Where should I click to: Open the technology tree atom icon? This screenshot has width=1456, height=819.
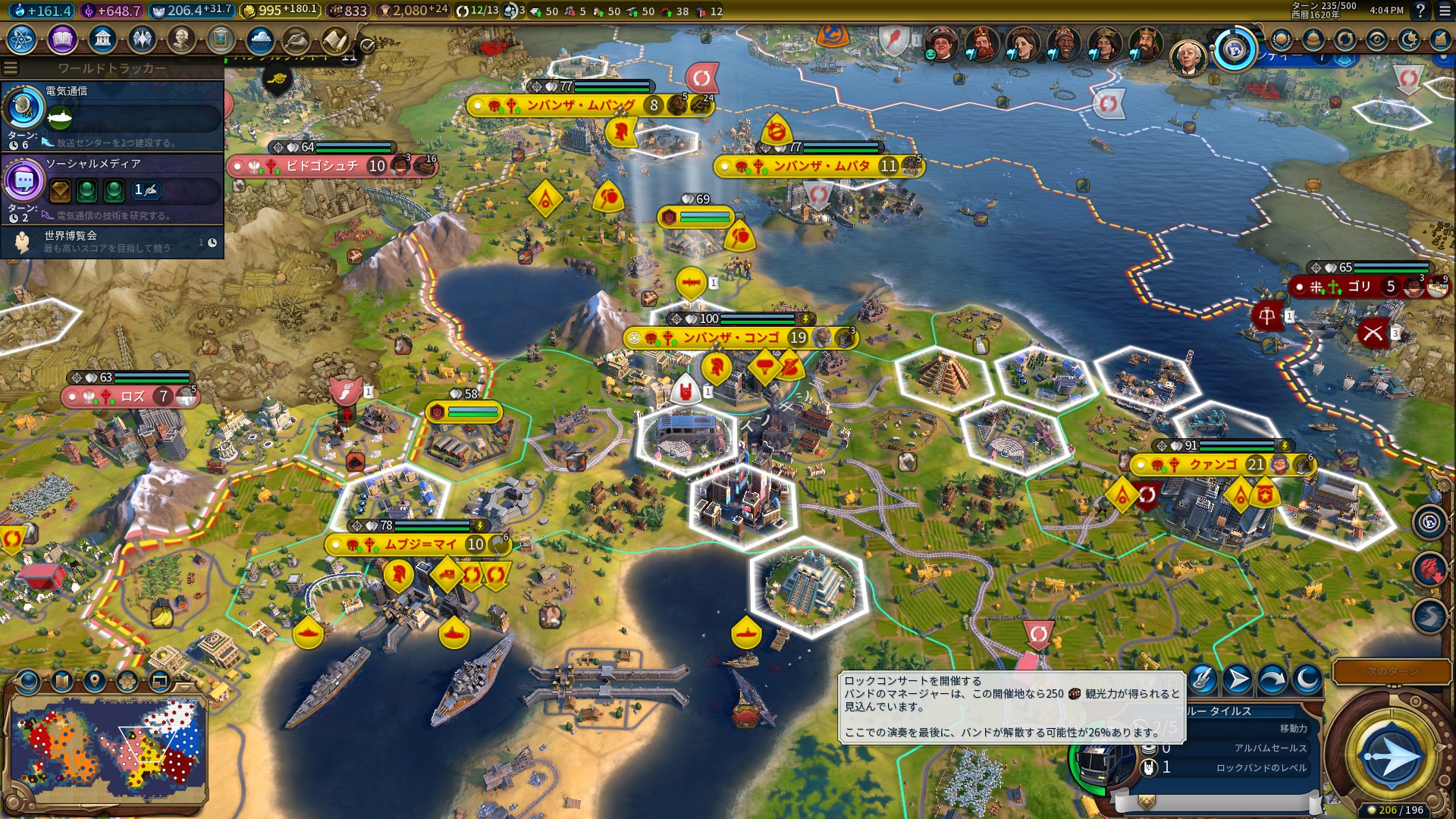tap(22, 39)
